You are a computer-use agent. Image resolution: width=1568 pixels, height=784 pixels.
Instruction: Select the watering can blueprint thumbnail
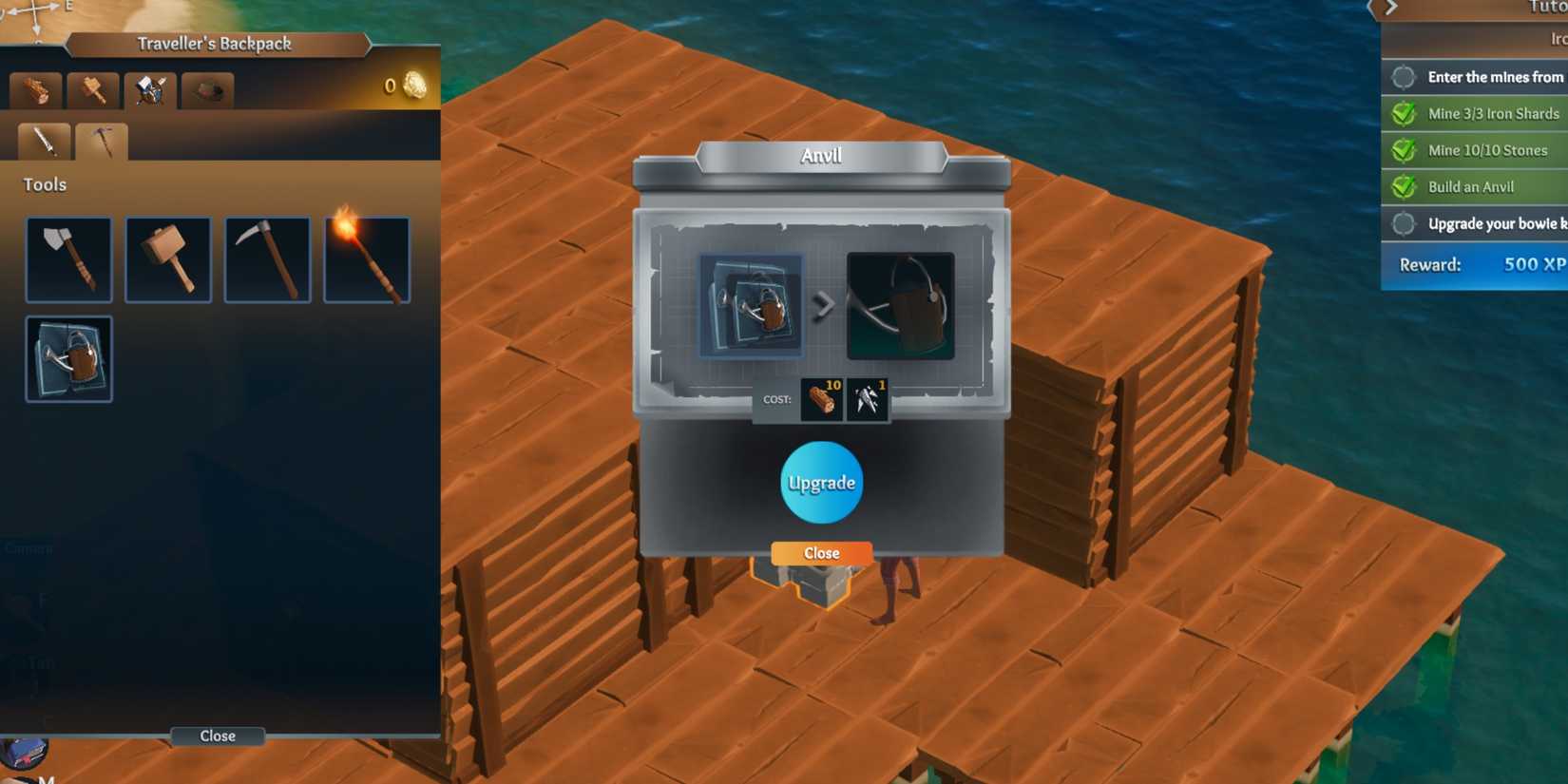(68, 358)
